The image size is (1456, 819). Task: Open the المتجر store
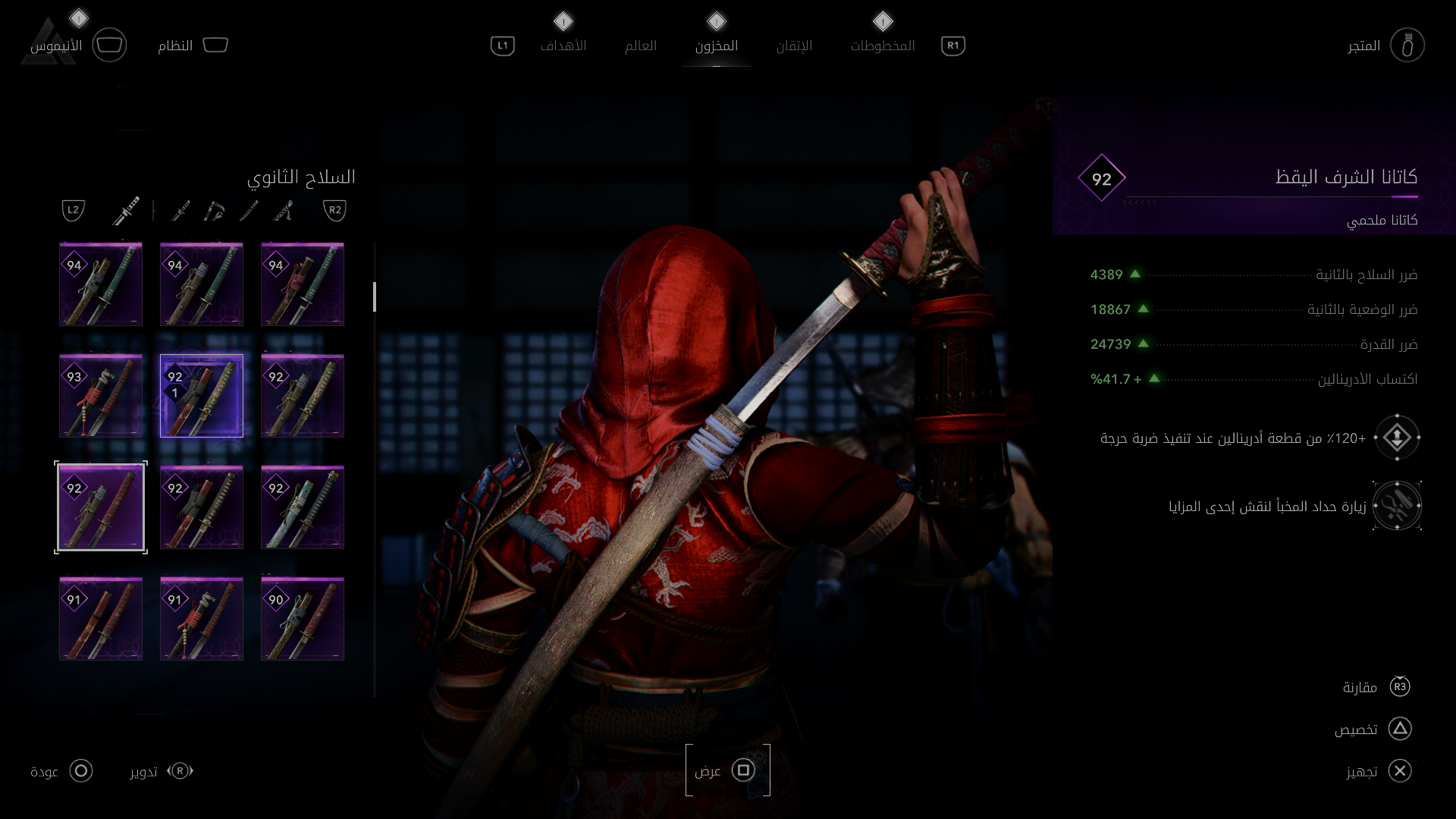(1407, 45)
